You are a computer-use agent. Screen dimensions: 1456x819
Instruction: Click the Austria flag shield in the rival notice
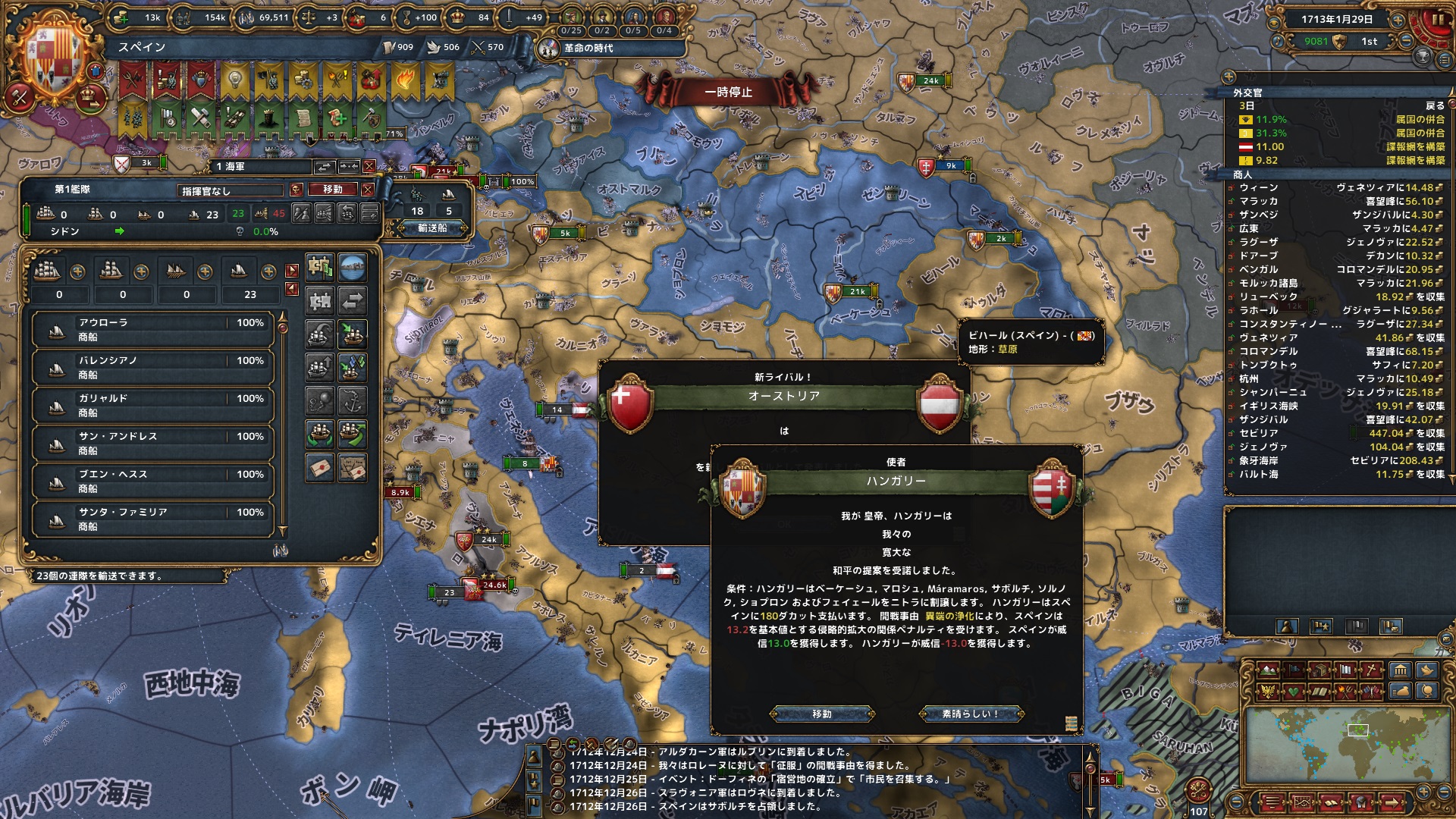pos(940,403)
